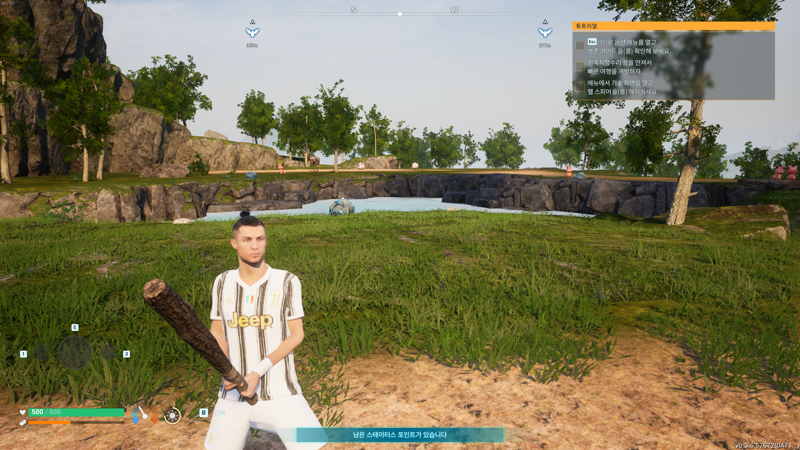Click the left fast-travel waypoint marker
The height and width of the screenshot is (450, 800).
252,32
